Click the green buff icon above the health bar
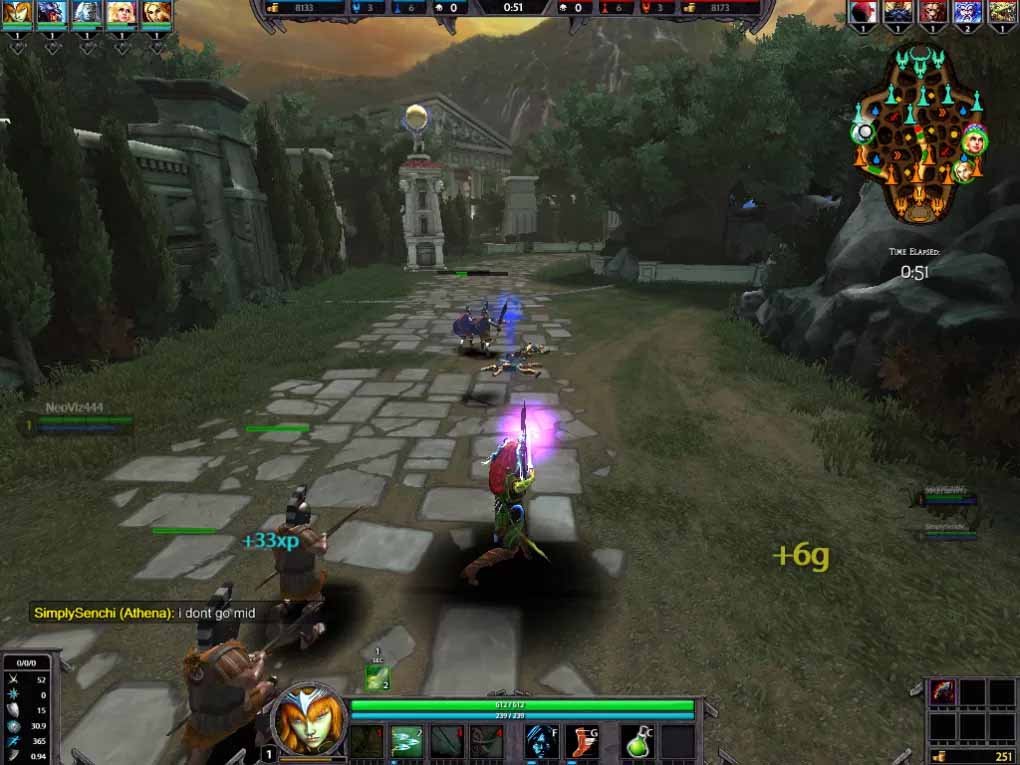Viewport: 1020px width, 765px height. point(377,678)
